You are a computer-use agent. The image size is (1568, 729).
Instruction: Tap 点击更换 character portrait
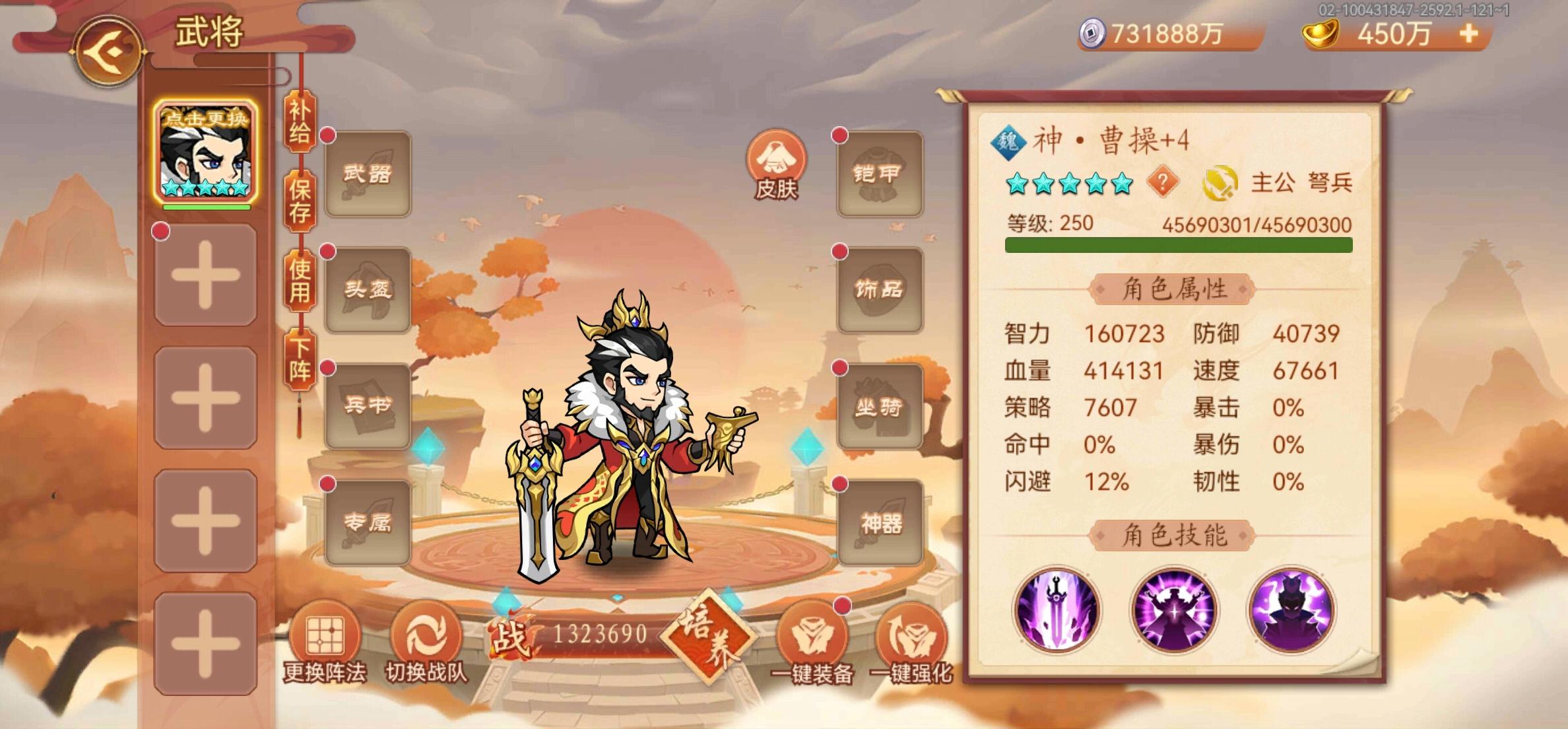[205, 155]
